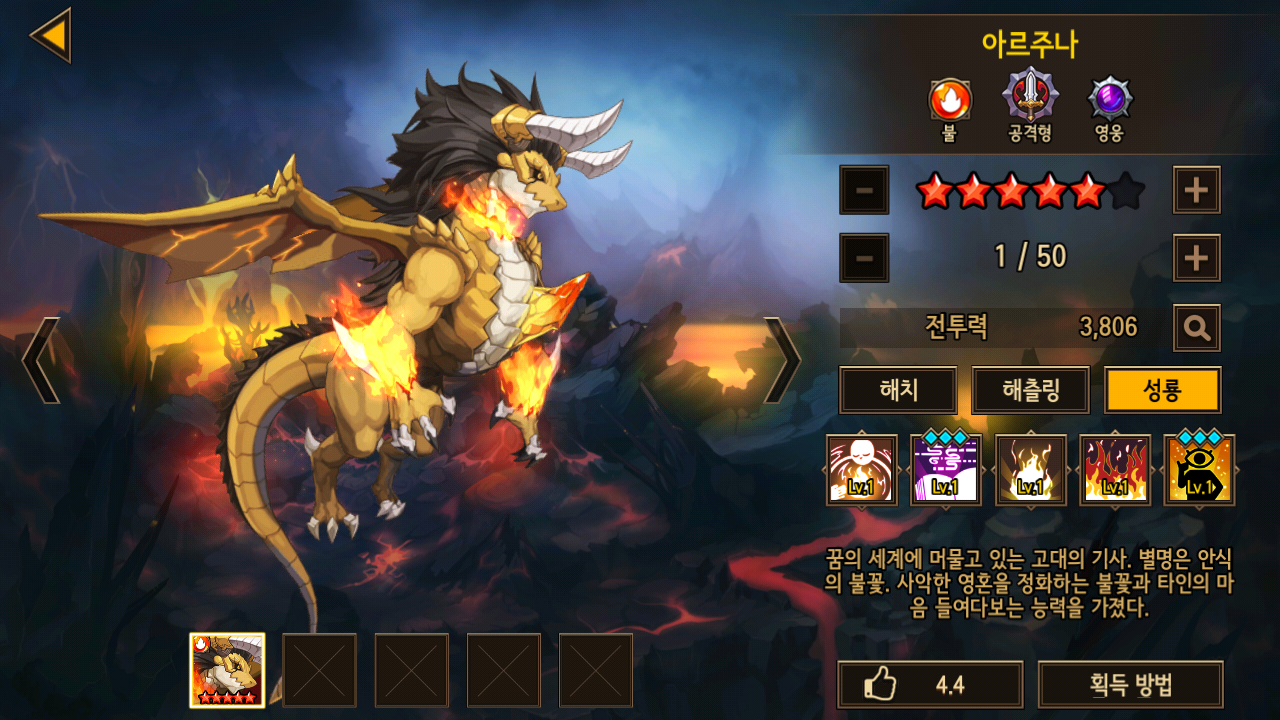The width and height of the screenshot is (1280, 720).
Task: Switch to the 해츨링 form tab
Action: coord(1030,390)
